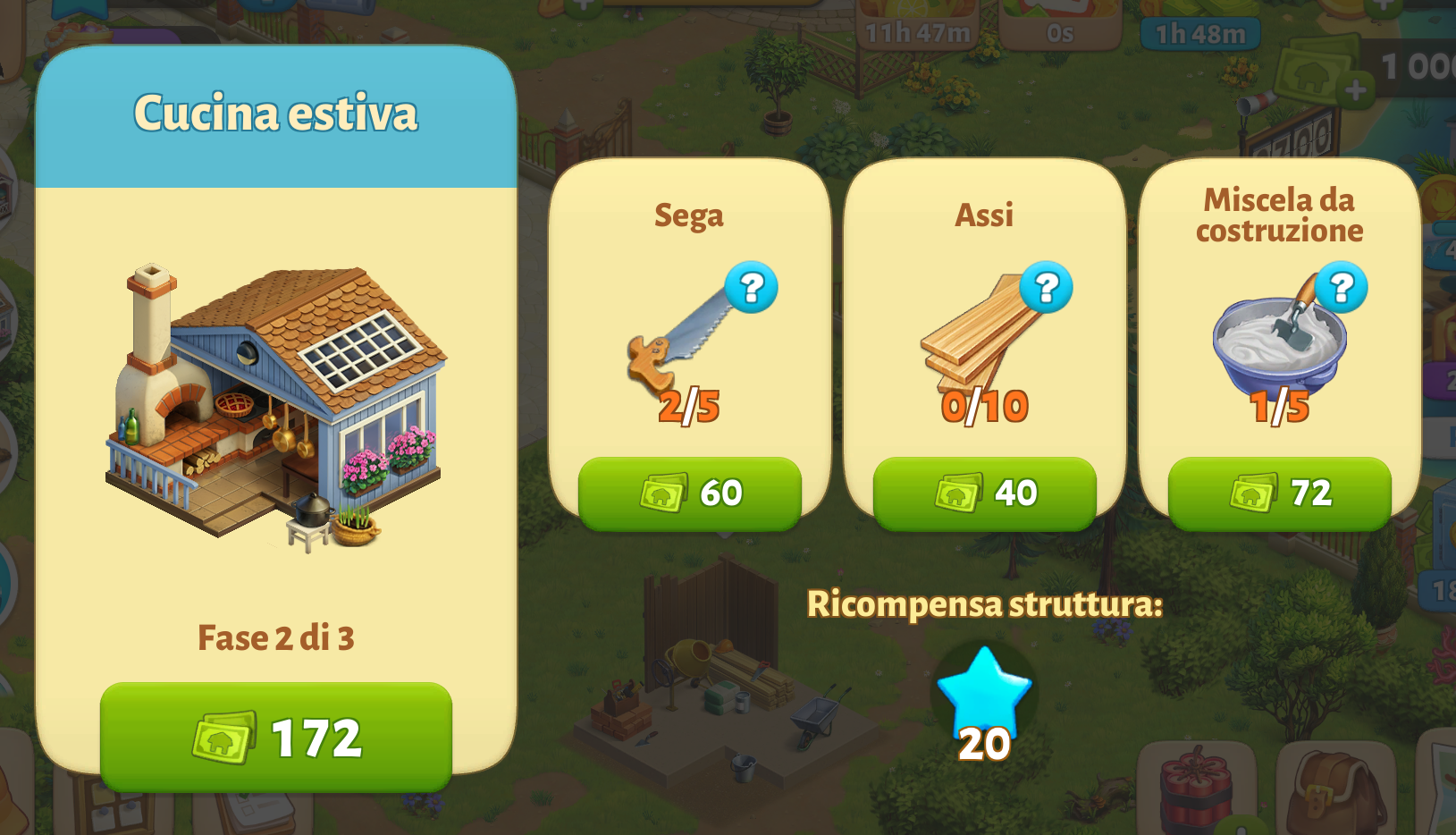Viewport: 1456px width, 835px height.
Task: Buy Miscela da costruzione for 72 cash
Action: pos(1279,493)
